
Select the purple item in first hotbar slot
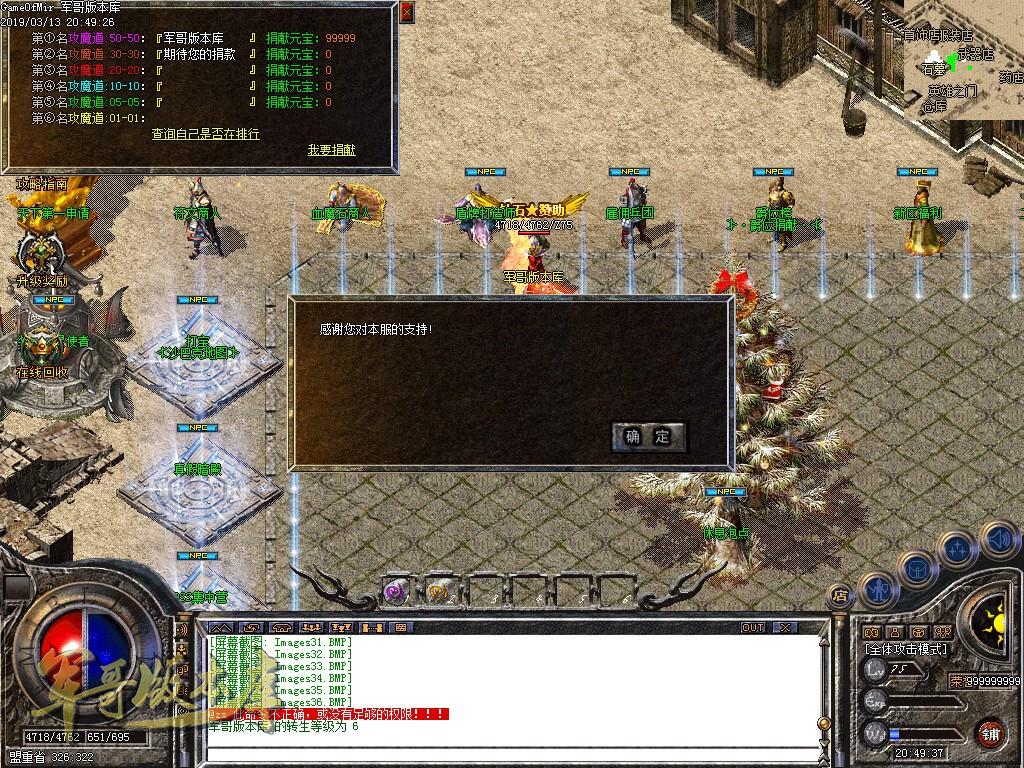[x=396, y=591]
